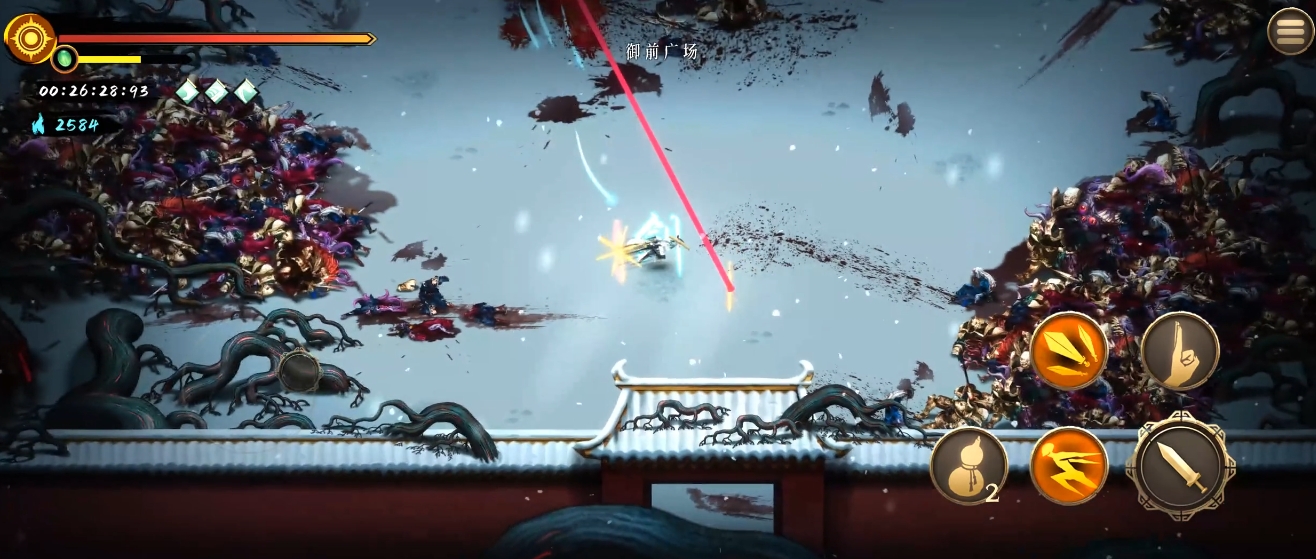Tap the virtual joystick knob

point(299,371)
